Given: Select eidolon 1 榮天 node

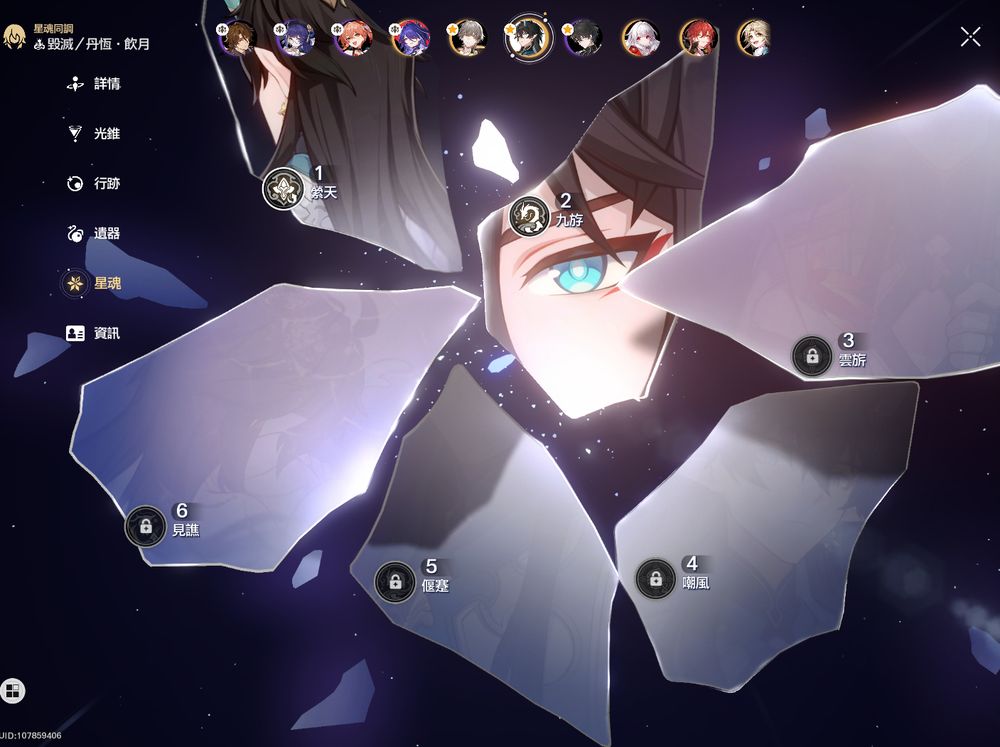Looking at the screenshot, I should tap(283, 188).
